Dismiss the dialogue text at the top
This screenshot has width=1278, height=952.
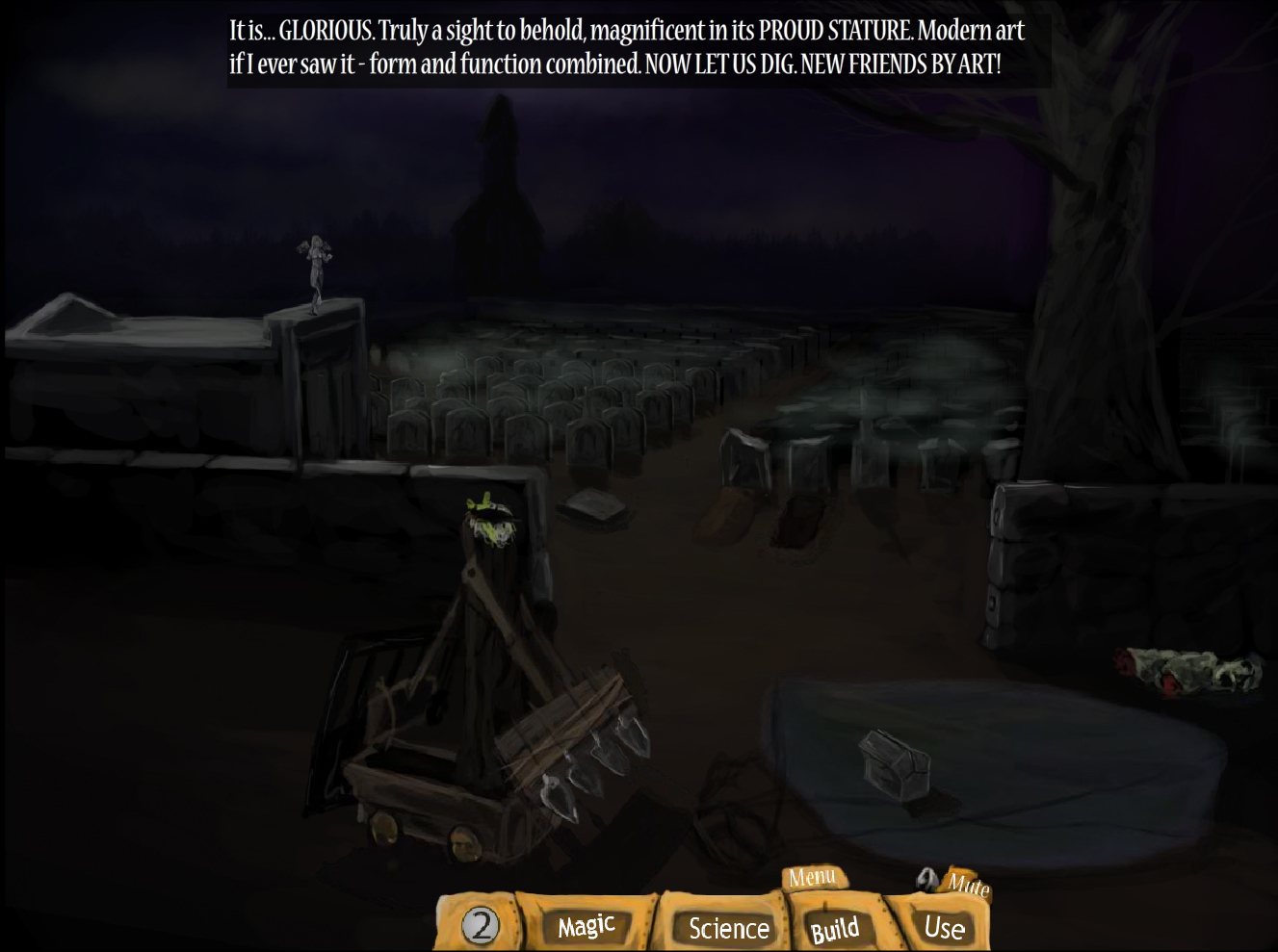(636, 46)
